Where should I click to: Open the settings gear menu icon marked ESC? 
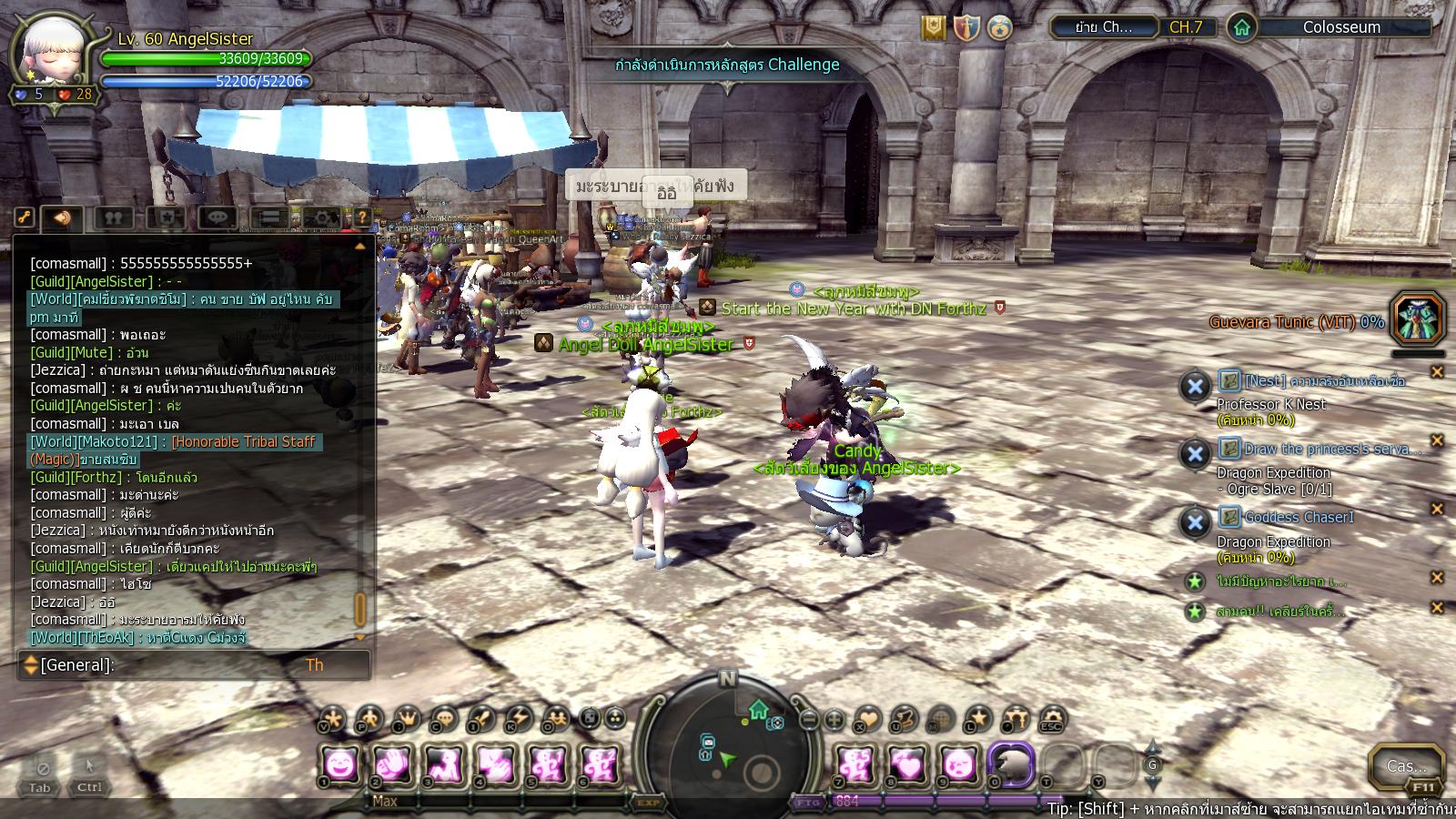[1052, 720]
